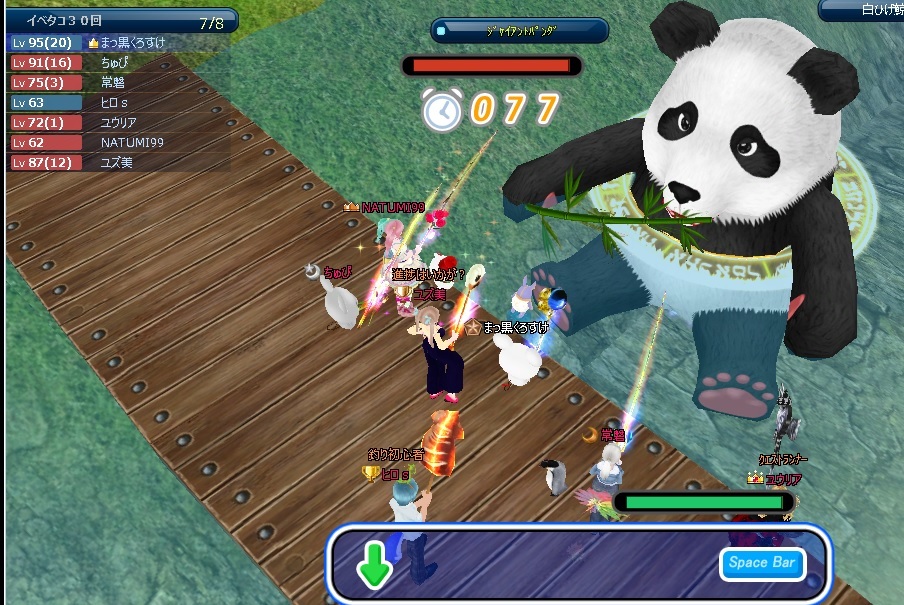Choose ユズ美 from the party list
This screenshot has height=605, width=904.
(120, 162)
